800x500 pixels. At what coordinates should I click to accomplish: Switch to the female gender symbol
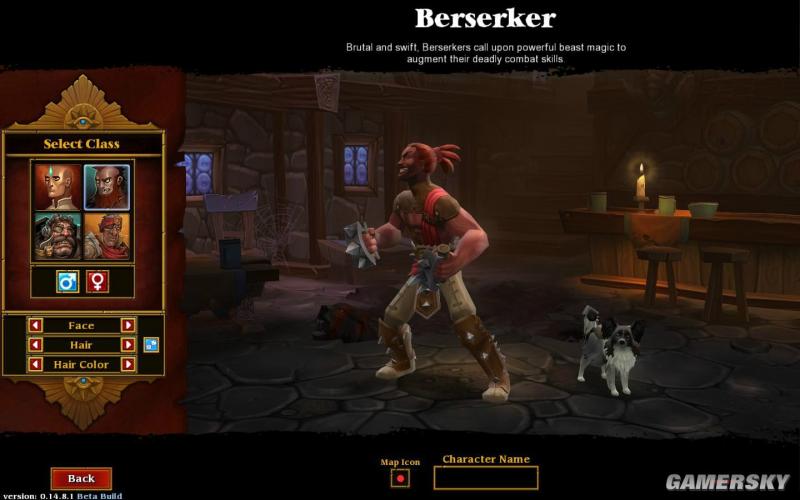(97, 282)
